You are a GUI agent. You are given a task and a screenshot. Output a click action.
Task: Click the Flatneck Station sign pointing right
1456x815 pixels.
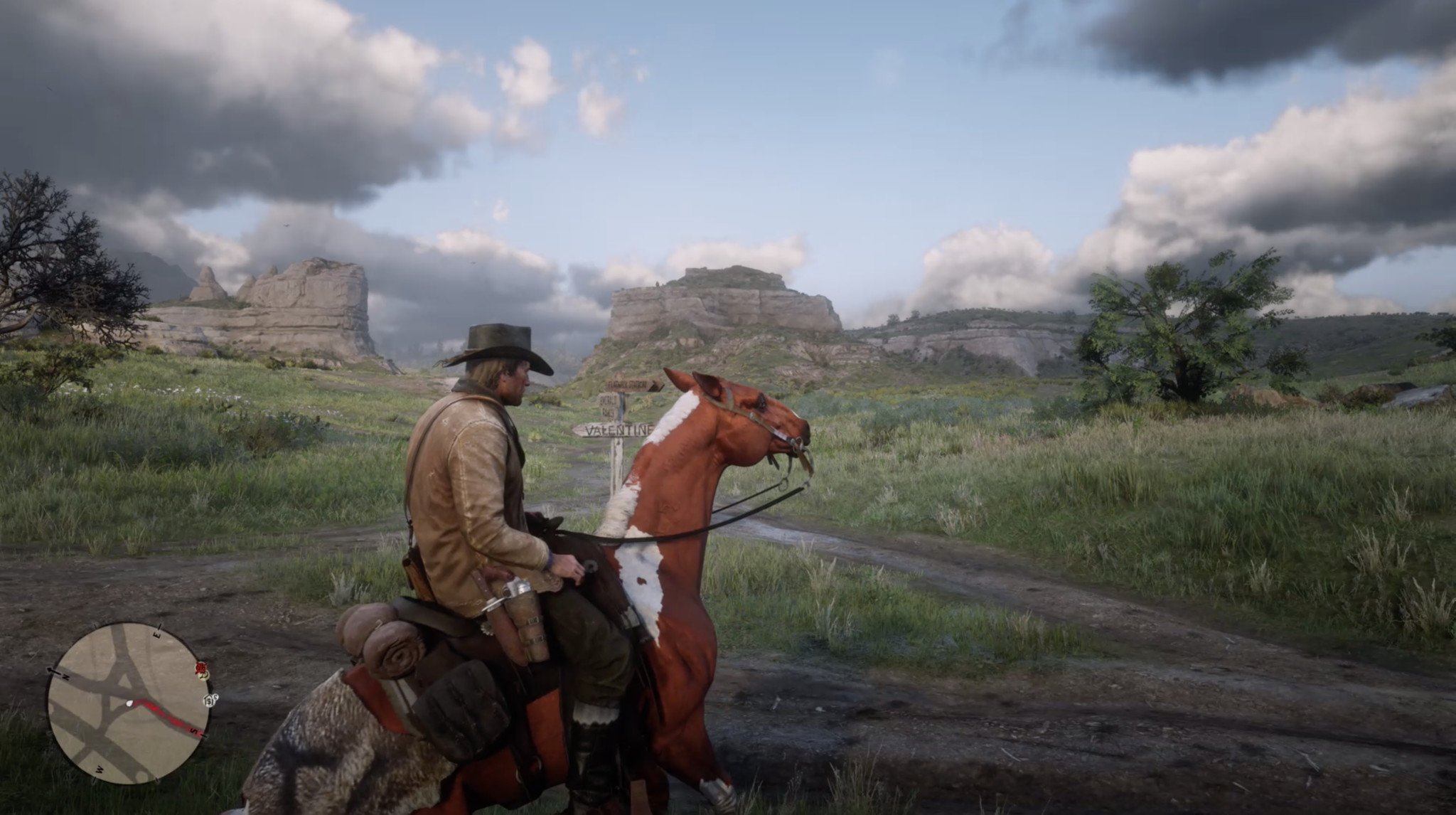[630, 385]
